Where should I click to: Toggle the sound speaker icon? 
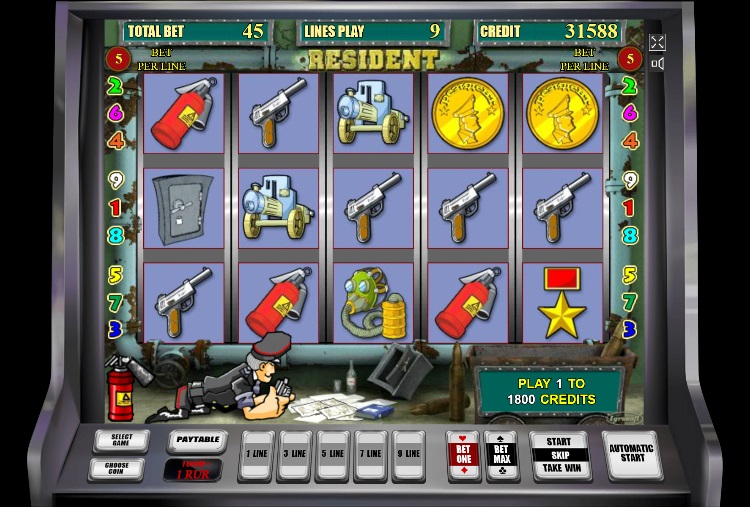click(657, 64)
